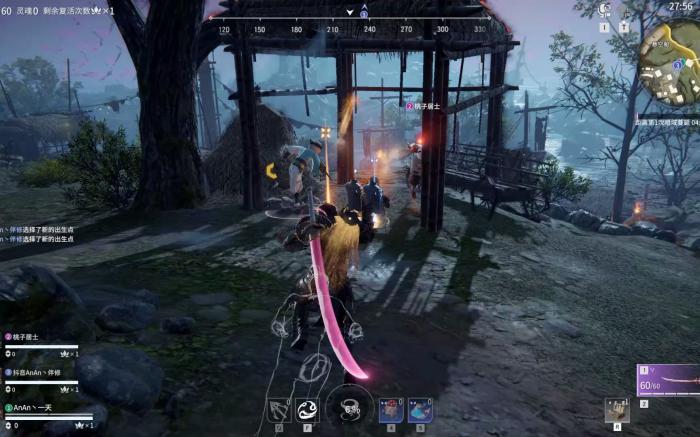
Task: Activate the swirl ability icon
Action: (307, 409)
